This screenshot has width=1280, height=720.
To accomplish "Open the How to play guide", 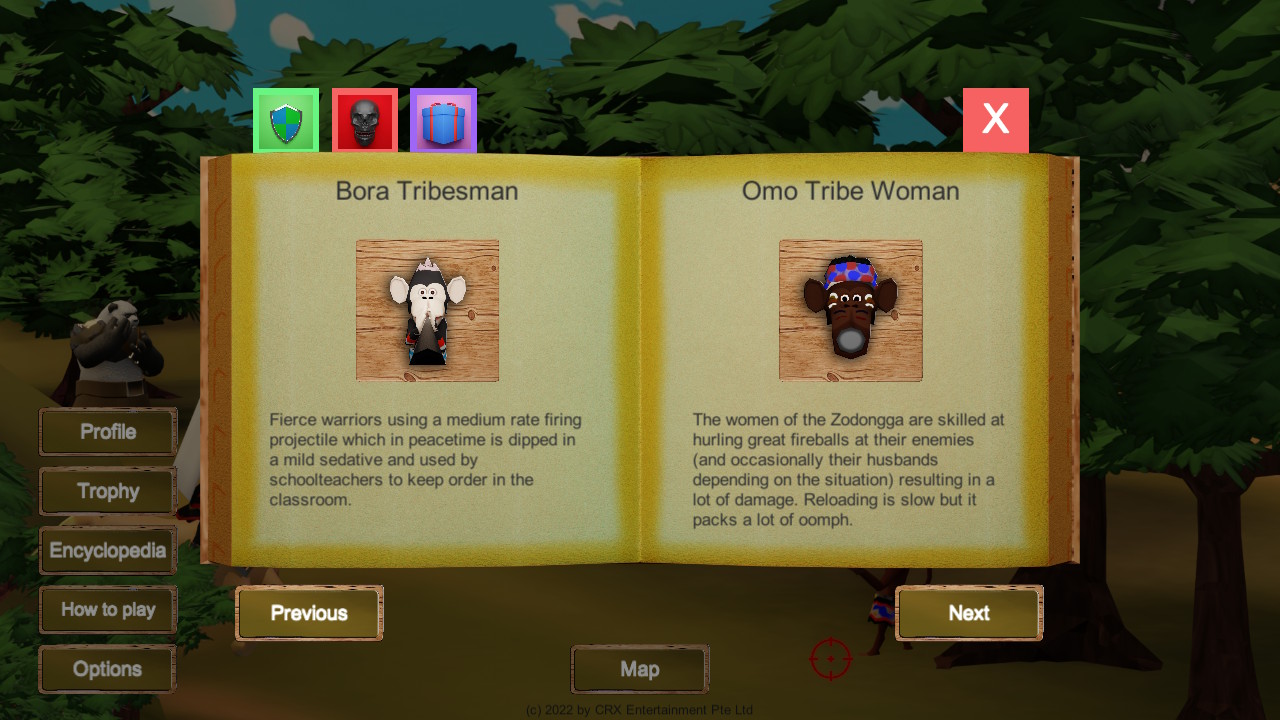I will (x=108, y=610).
